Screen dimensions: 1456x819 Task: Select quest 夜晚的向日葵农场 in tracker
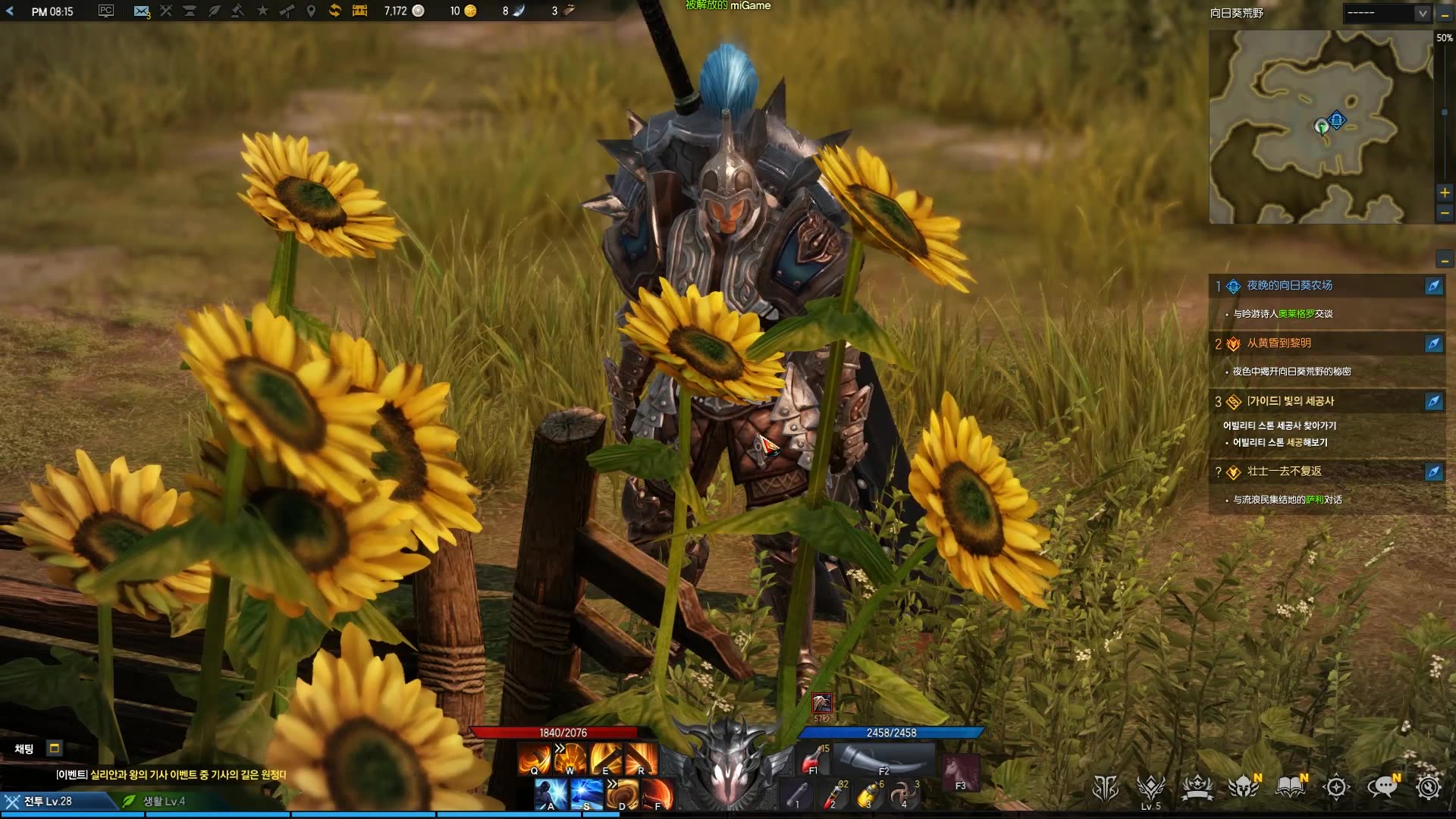tap(1289, 286)
